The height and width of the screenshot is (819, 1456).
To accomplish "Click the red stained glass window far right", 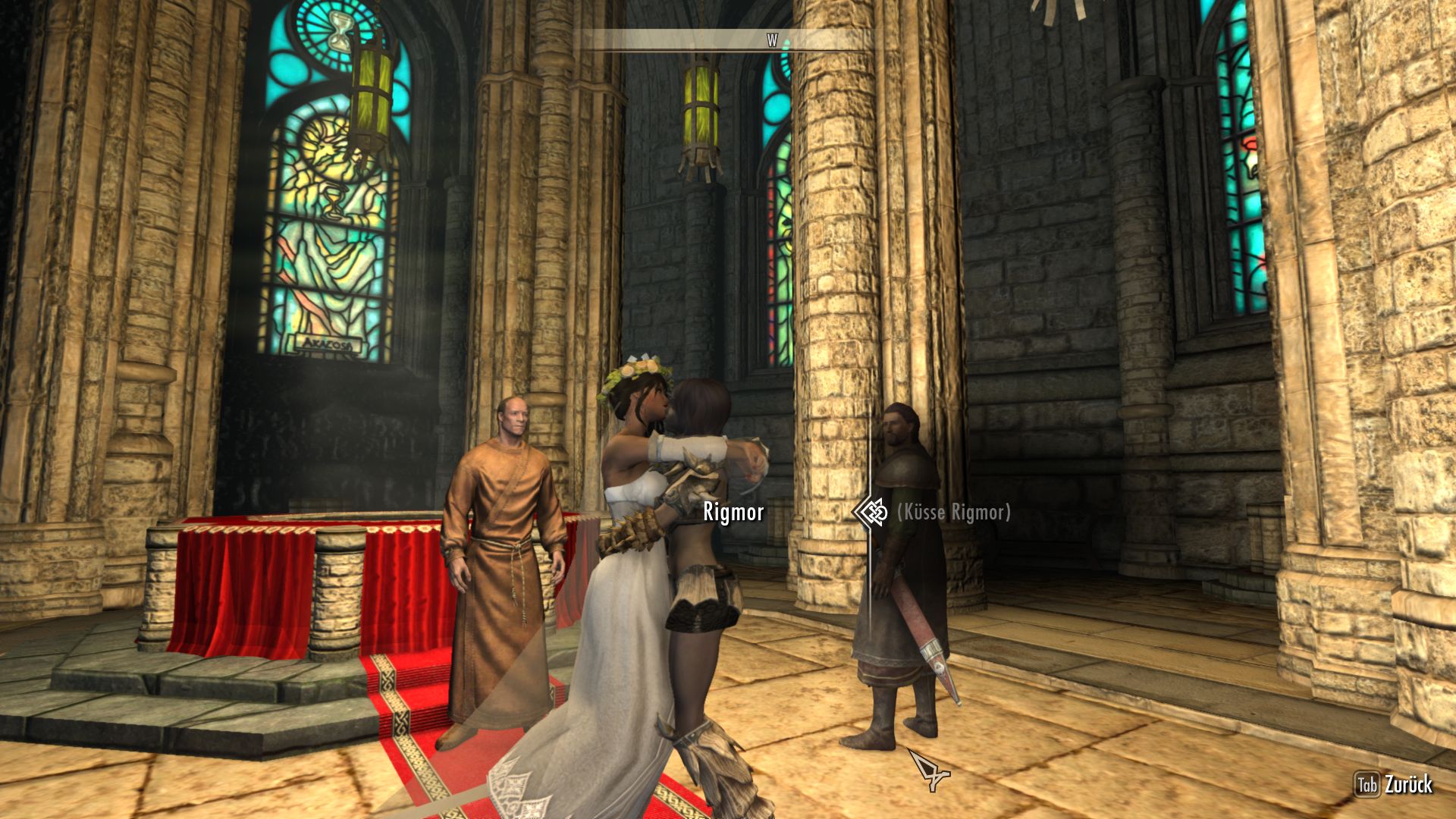I will (x=1250, y=144).
